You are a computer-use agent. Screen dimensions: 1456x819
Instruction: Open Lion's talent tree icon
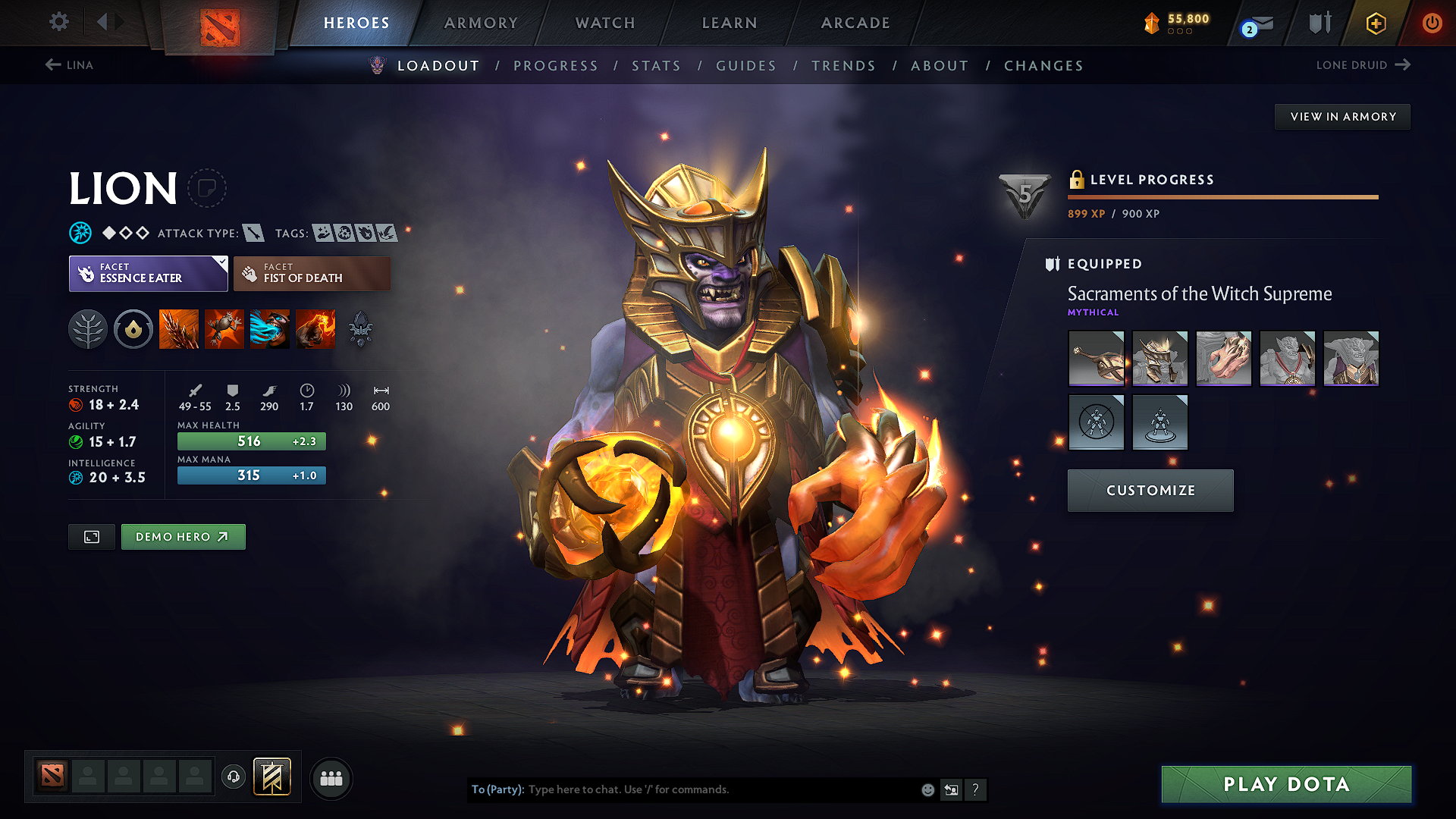pos(88,329)
